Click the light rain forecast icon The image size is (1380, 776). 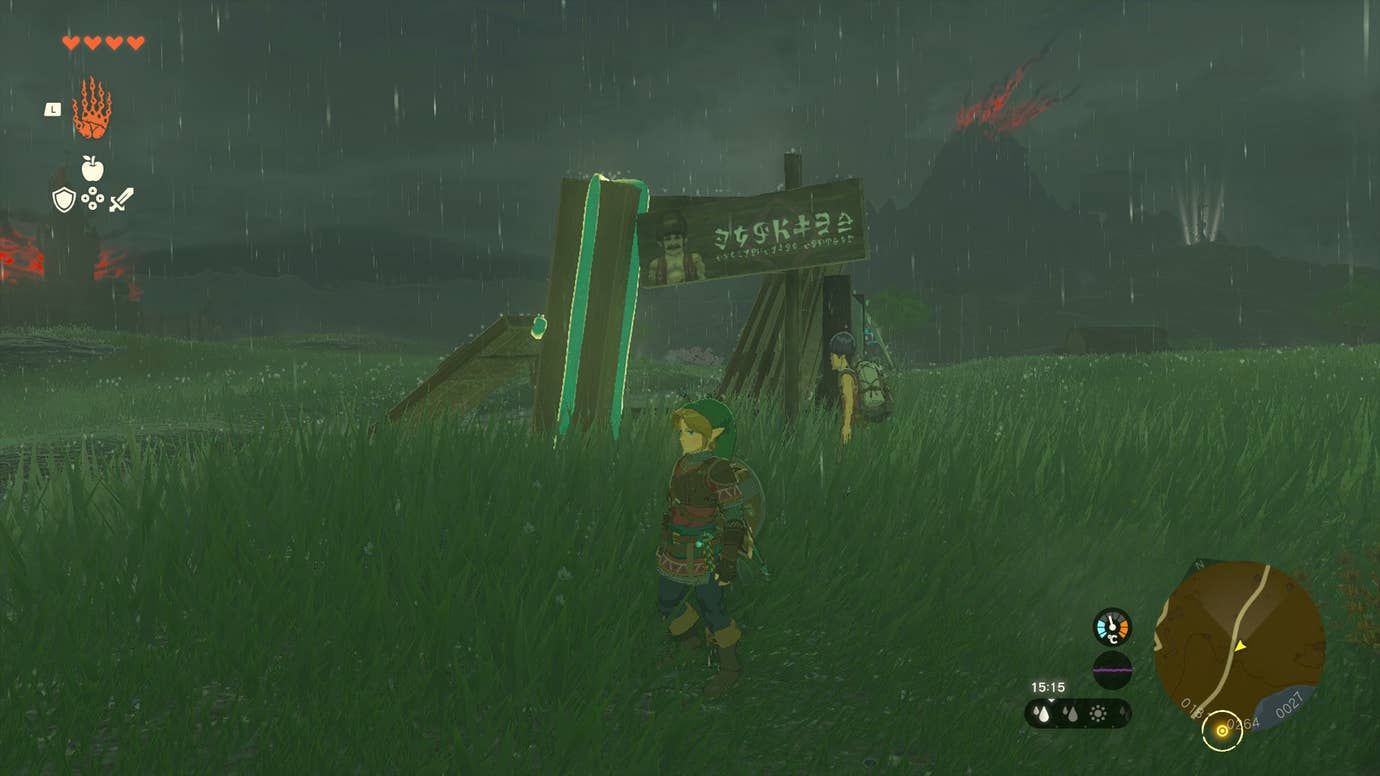[1070, 712]
